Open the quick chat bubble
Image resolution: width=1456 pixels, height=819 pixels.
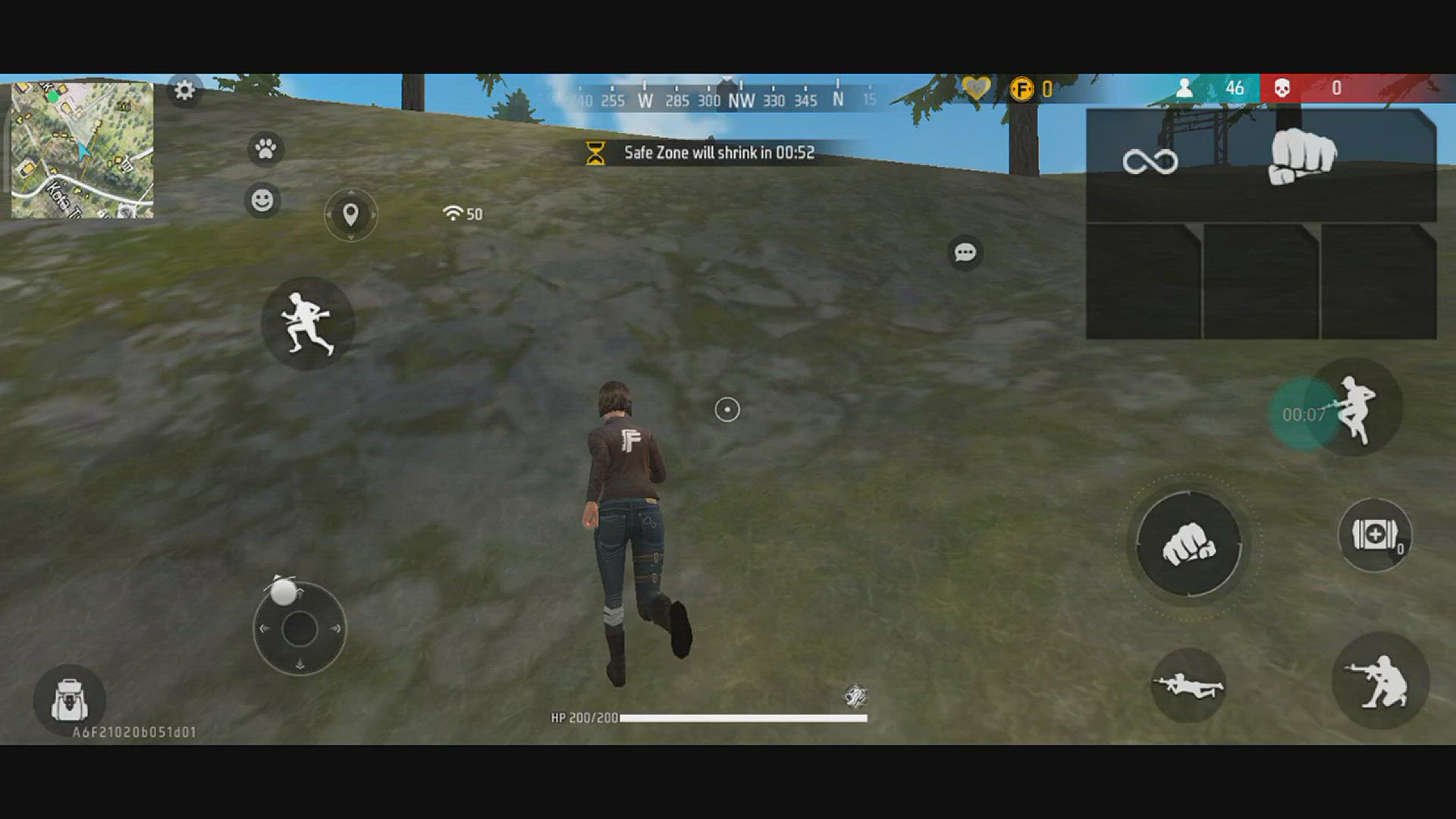pos(965,253)
